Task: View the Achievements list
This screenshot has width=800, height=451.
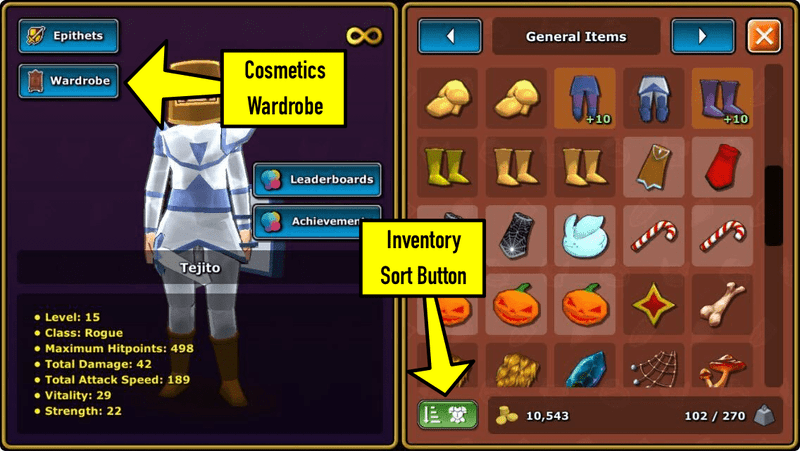Action: [317, 222]
